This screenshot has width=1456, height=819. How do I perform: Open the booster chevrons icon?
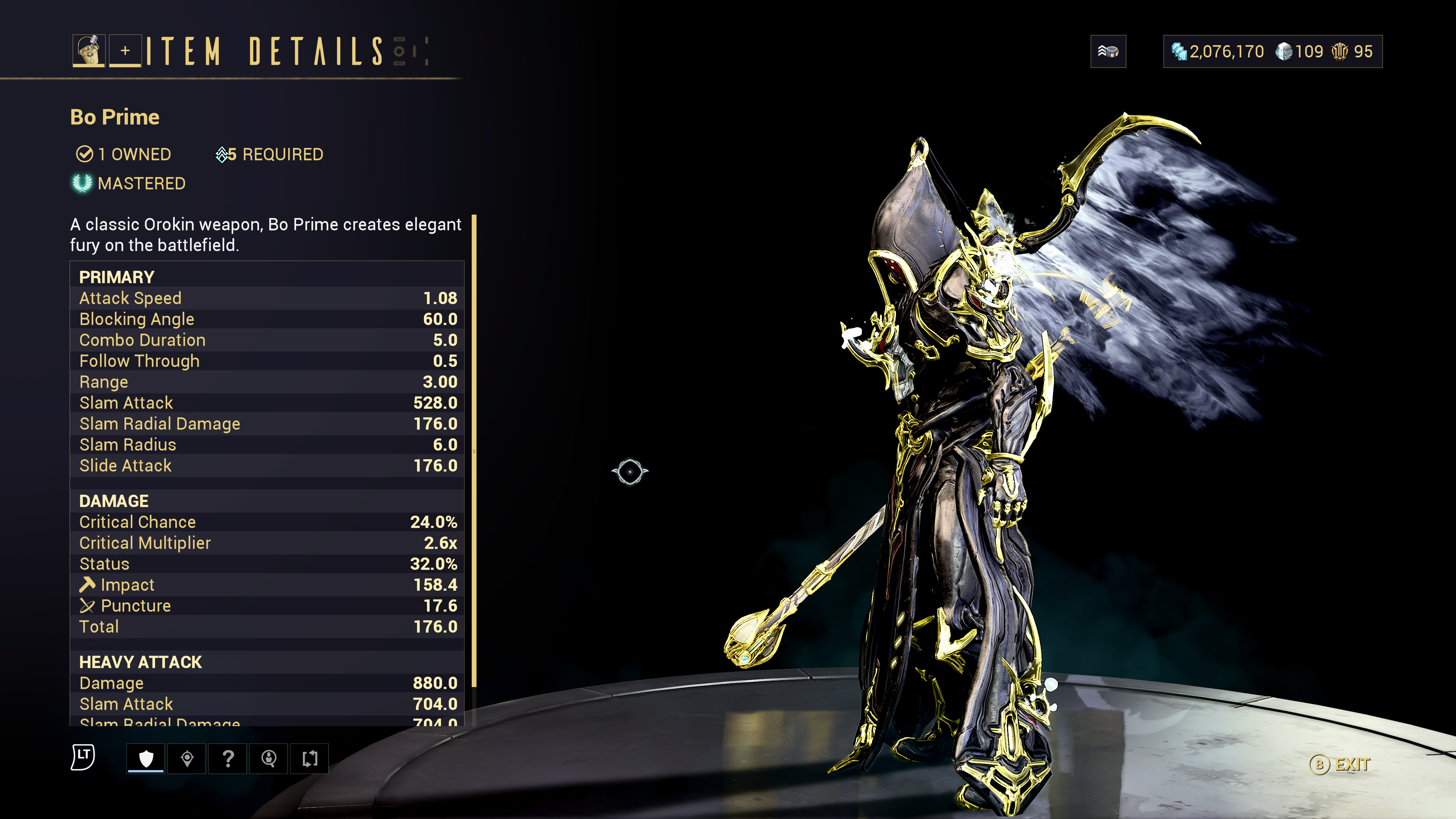click(1108, 52)
